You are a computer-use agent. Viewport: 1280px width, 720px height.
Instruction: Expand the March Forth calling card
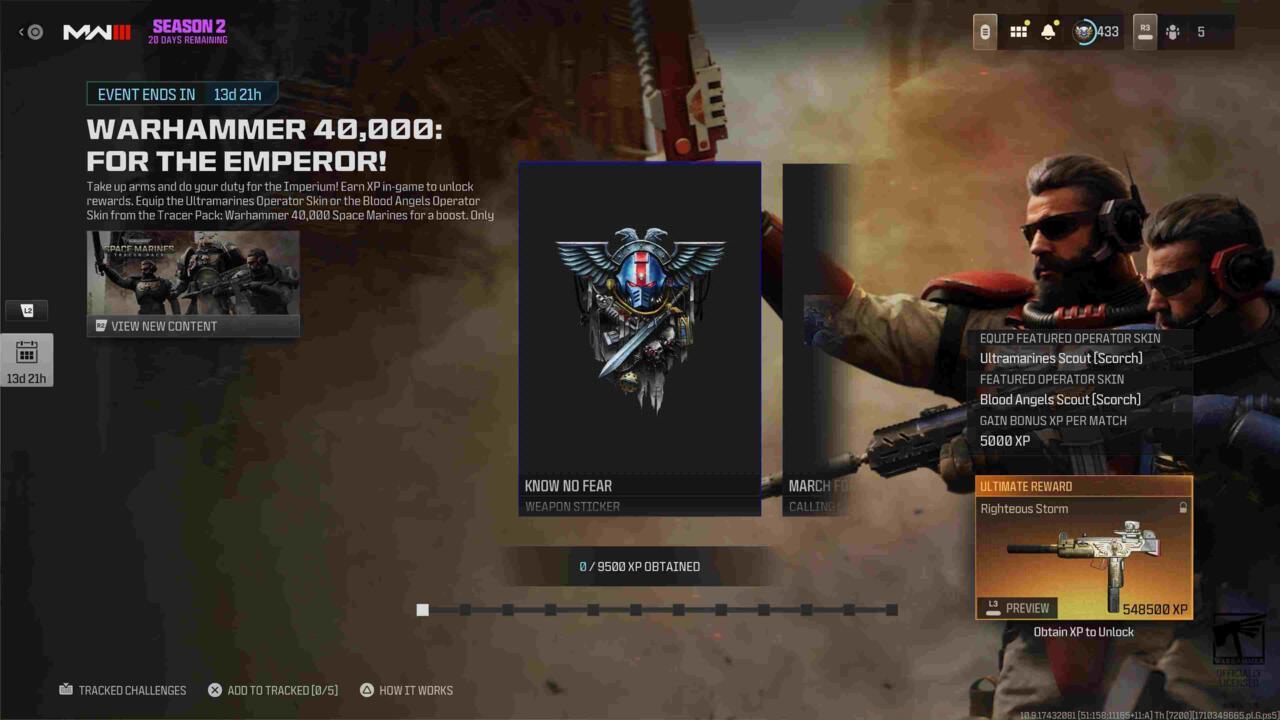815,337
